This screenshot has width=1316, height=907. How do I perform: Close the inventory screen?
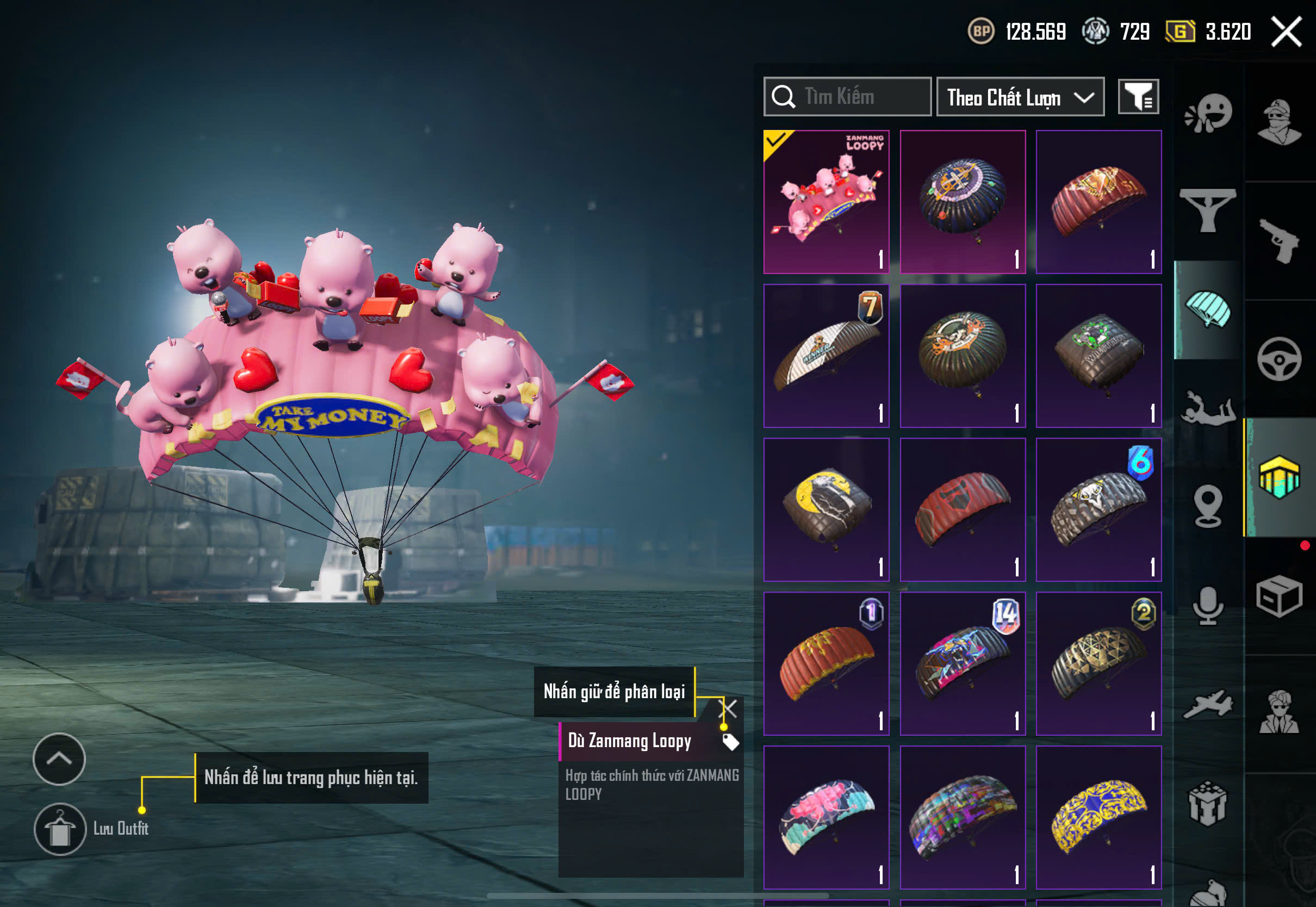(x=1286, y=32)
